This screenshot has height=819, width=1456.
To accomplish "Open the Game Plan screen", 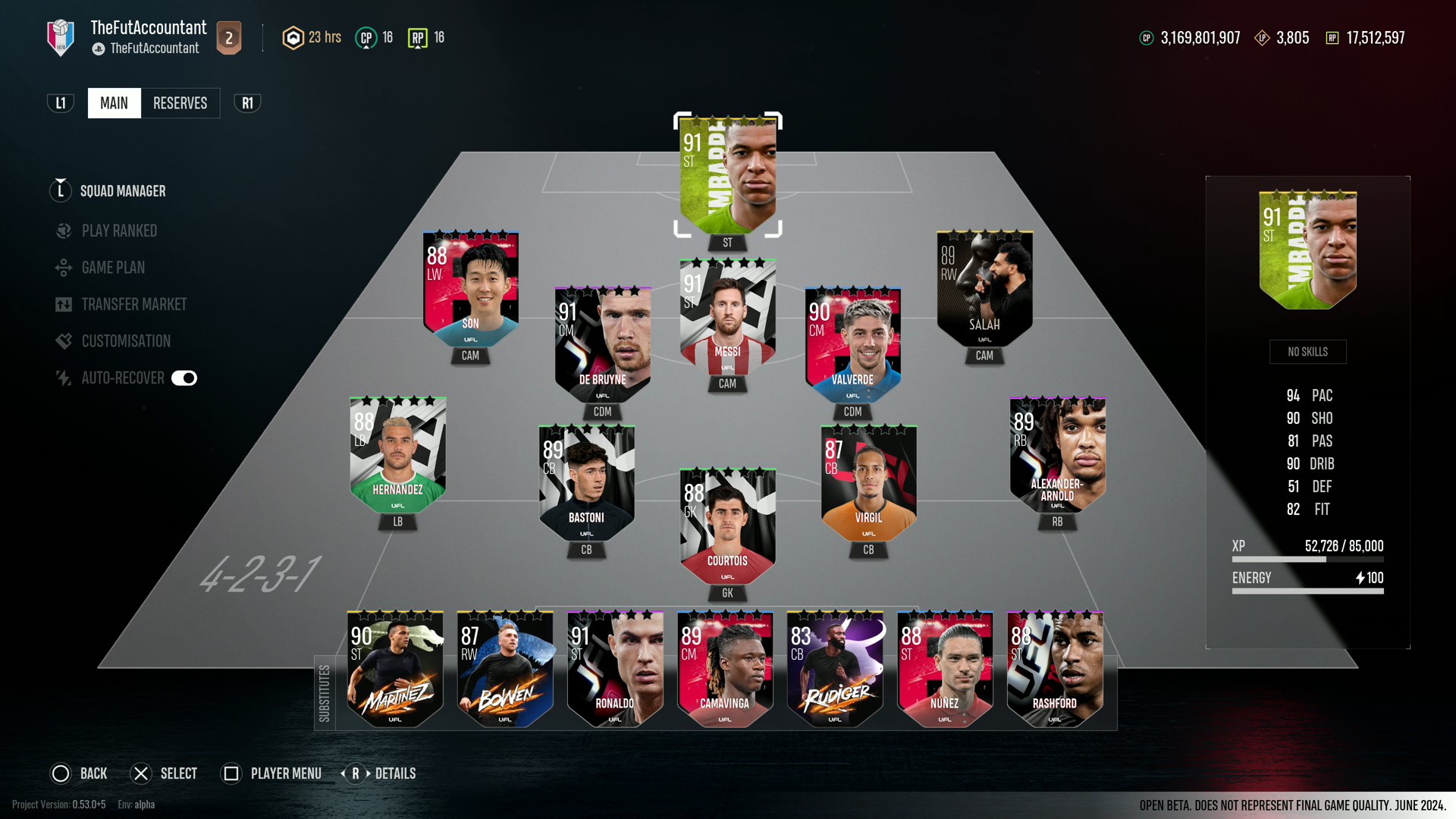I will pos(115,267).
